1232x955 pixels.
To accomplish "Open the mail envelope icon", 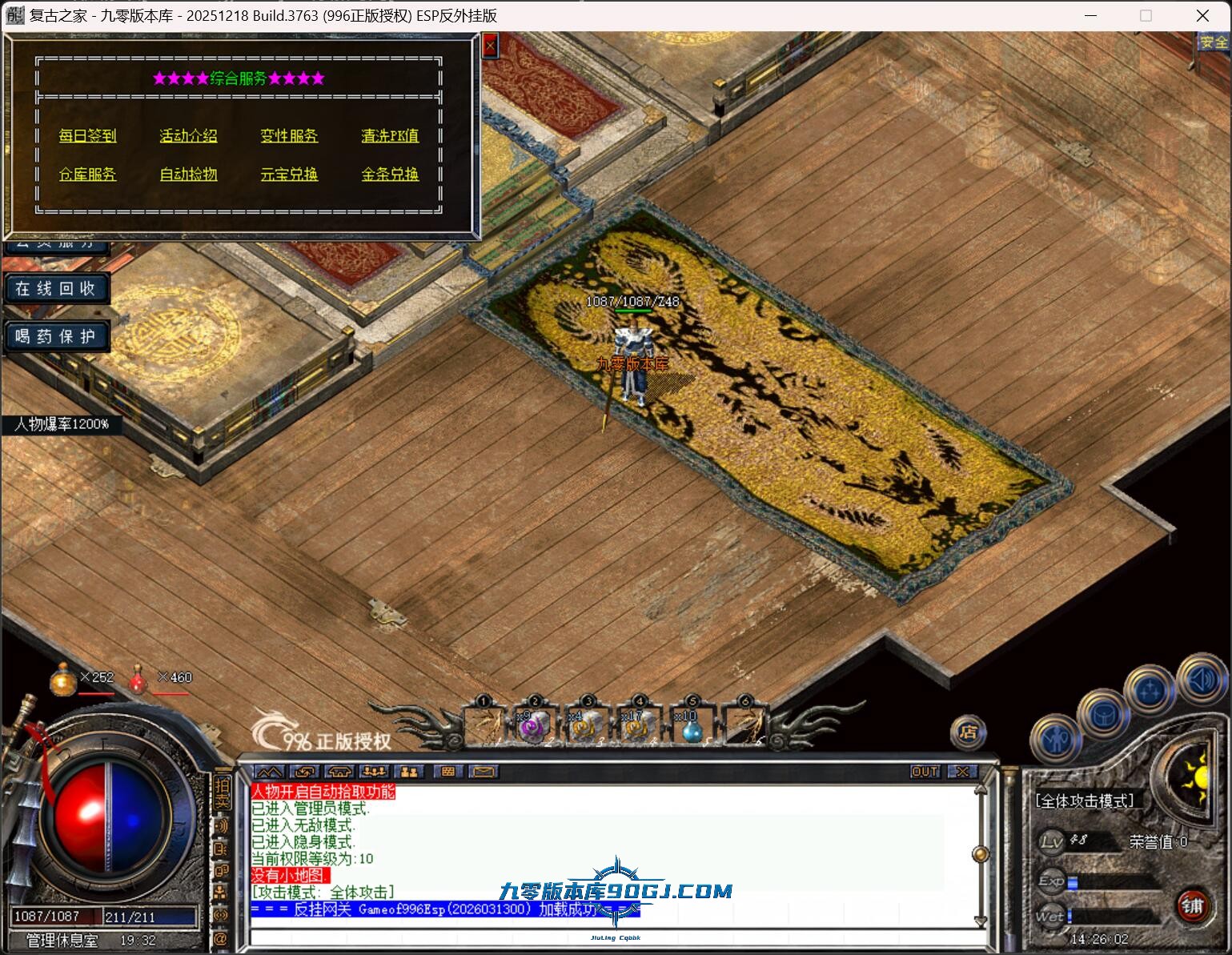I will 484,772.
